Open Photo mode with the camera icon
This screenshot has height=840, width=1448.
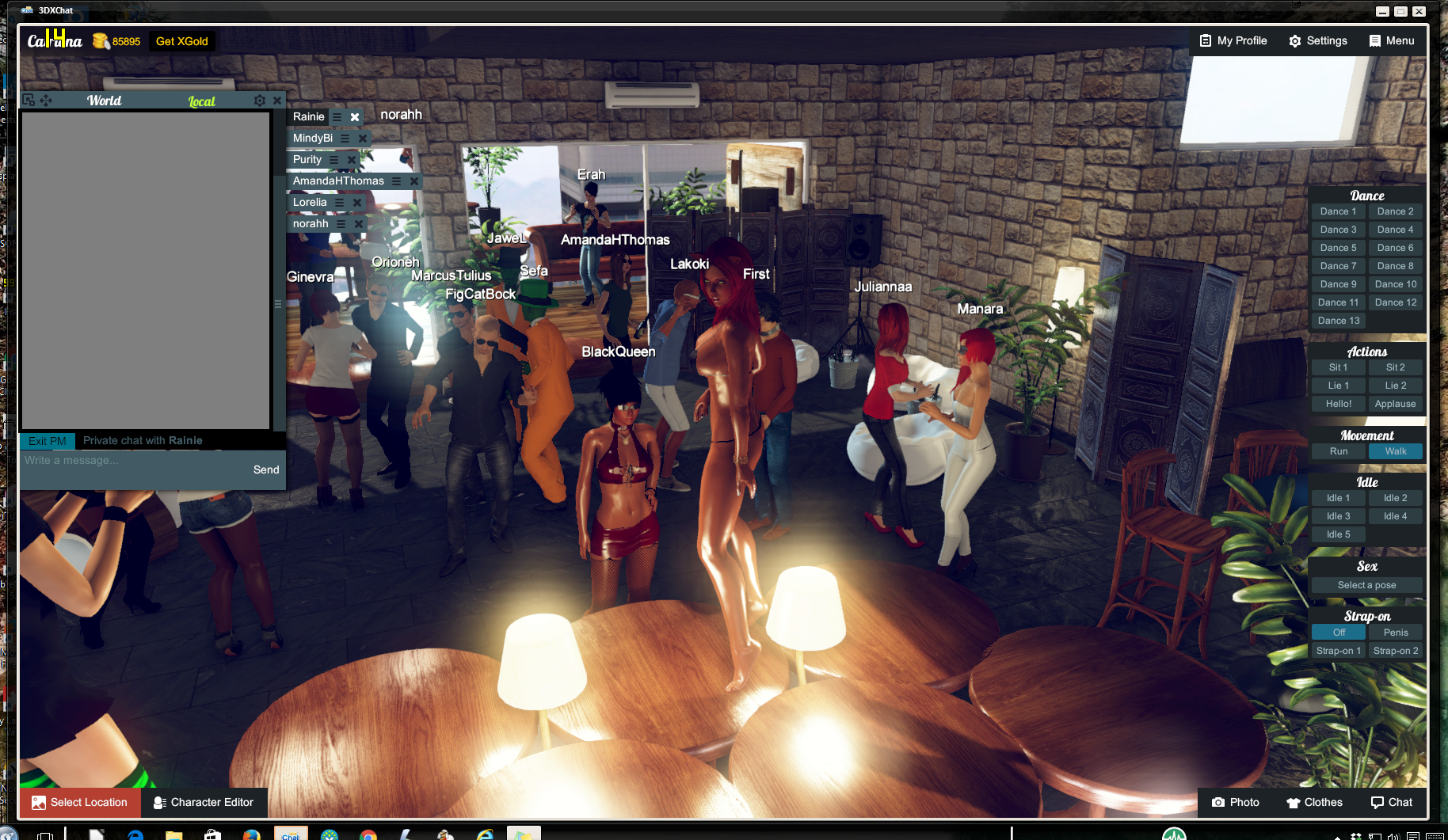point(1217,802)
